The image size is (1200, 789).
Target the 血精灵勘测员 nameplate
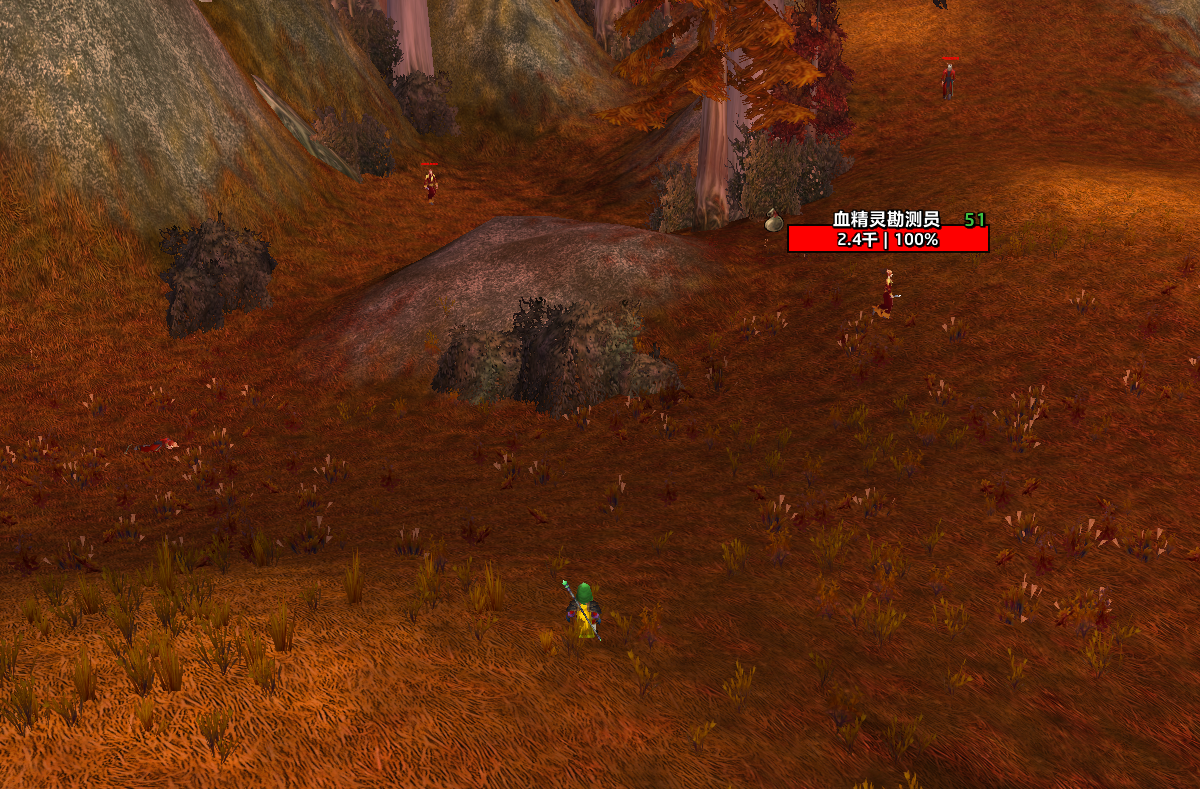tap(888, 239)
